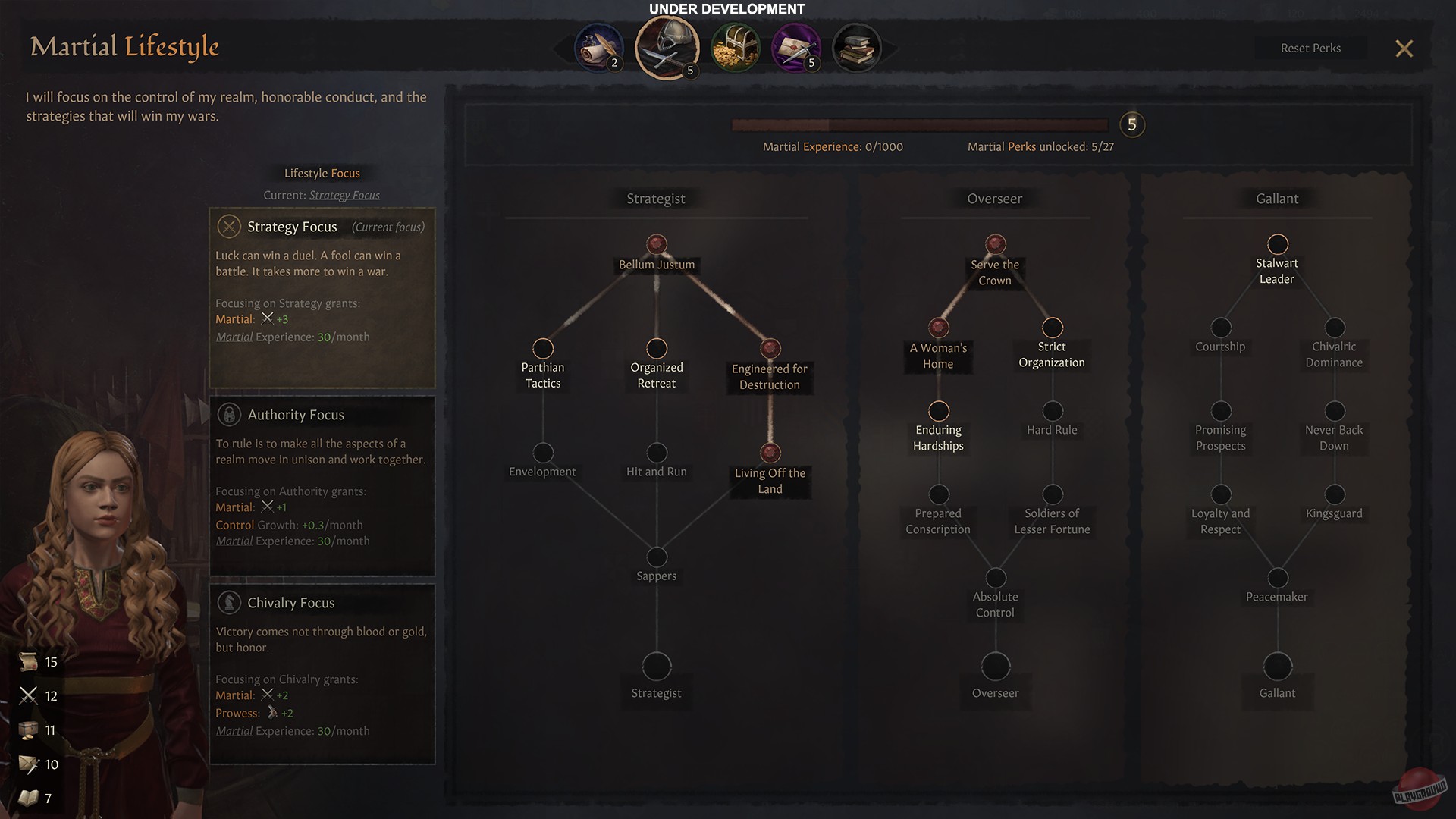Screen dimensions: 1456x819
Task: Click the Stalwart Leader perk node
Action: [1277, 244]
